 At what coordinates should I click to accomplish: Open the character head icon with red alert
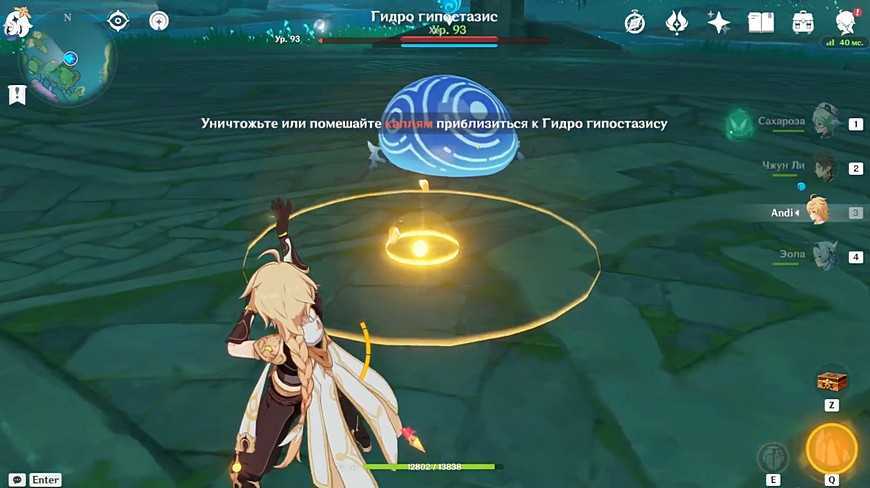point(845,22)
